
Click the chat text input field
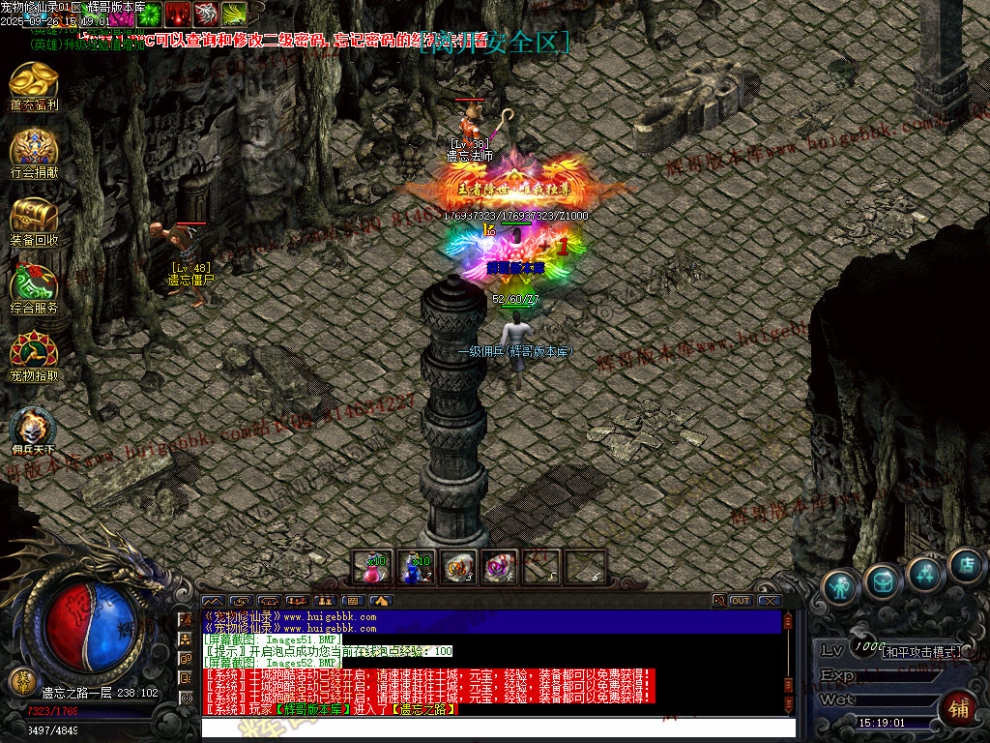tap(498, 728)
